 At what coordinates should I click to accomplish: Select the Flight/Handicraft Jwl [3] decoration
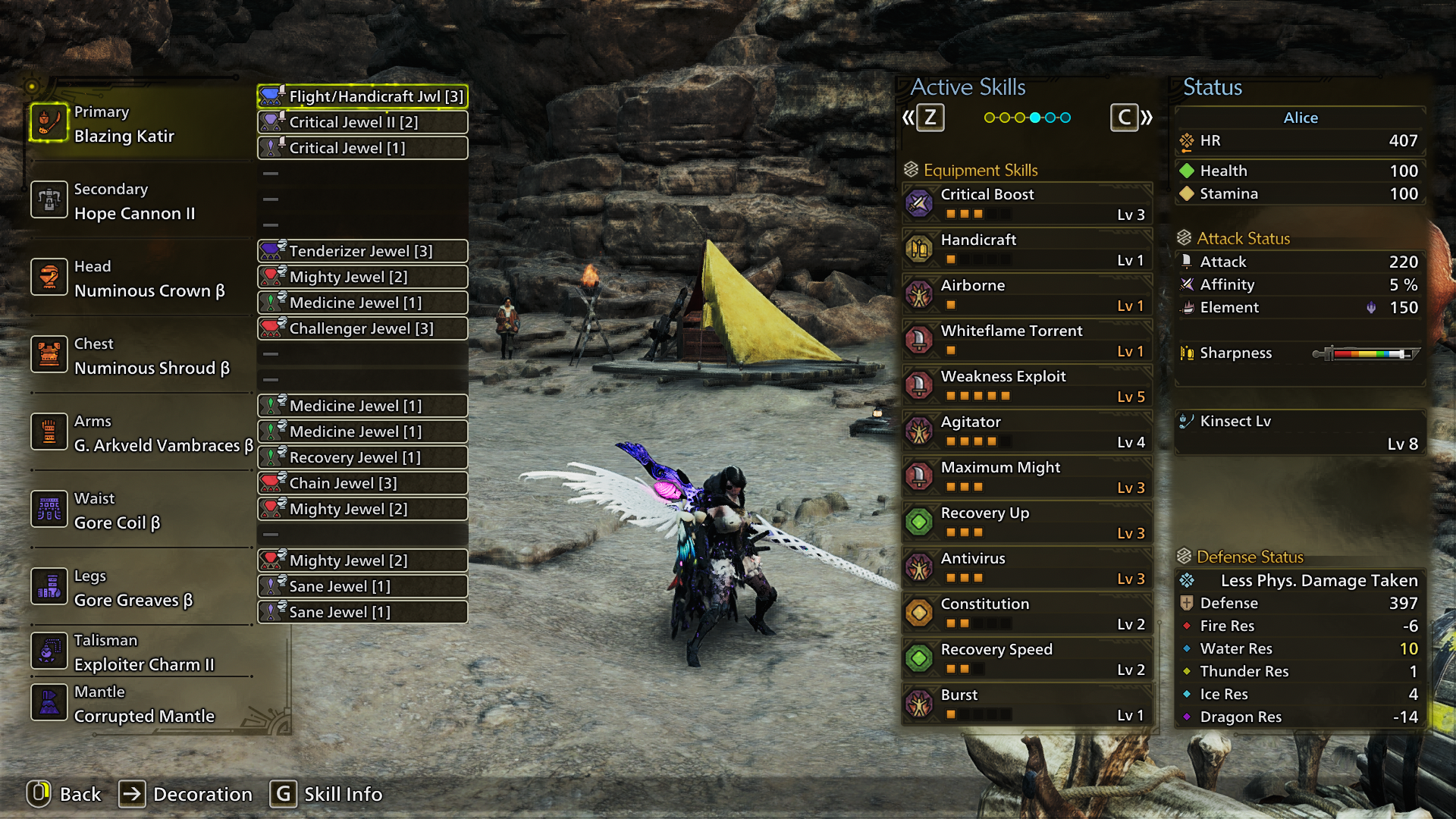point(362,96)
